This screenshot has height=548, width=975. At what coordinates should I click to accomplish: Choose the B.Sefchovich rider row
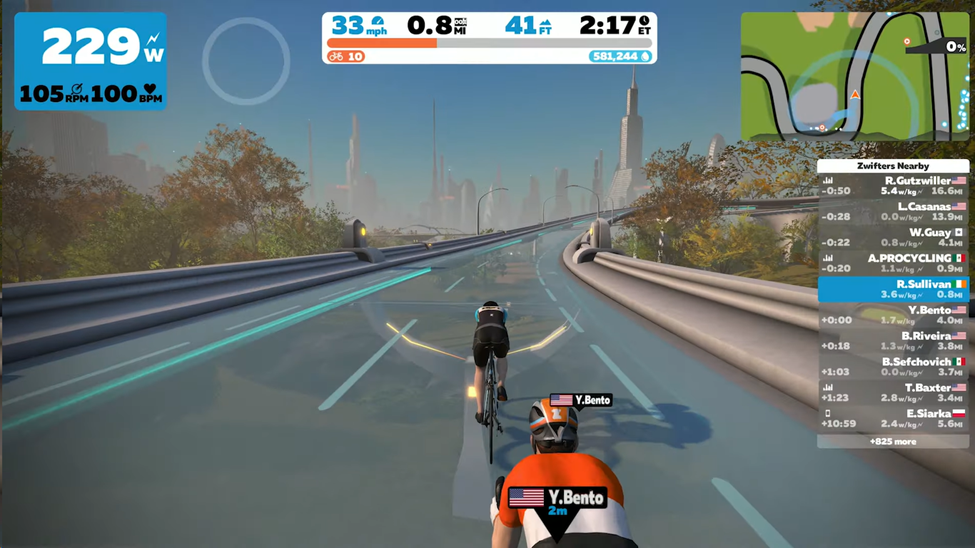coord(893,367)
